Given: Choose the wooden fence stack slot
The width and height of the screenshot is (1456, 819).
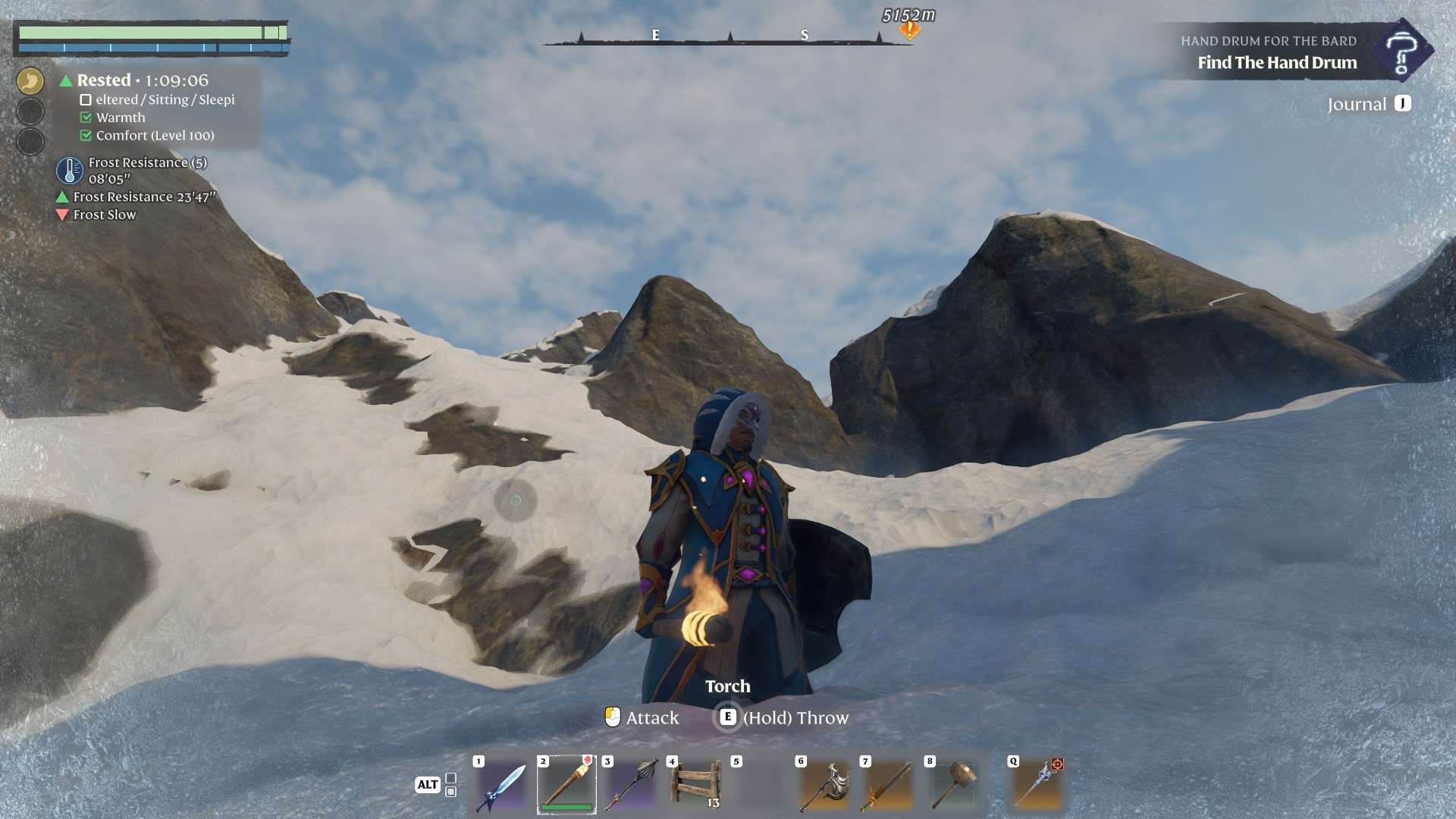Looking at the screenshot, I should [695, 785].
